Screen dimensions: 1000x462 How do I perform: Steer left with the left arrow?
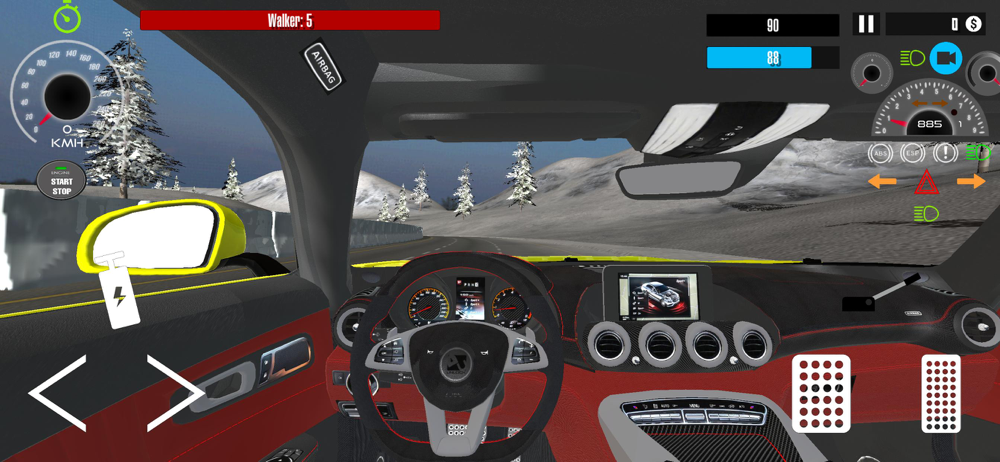[56, 393]
